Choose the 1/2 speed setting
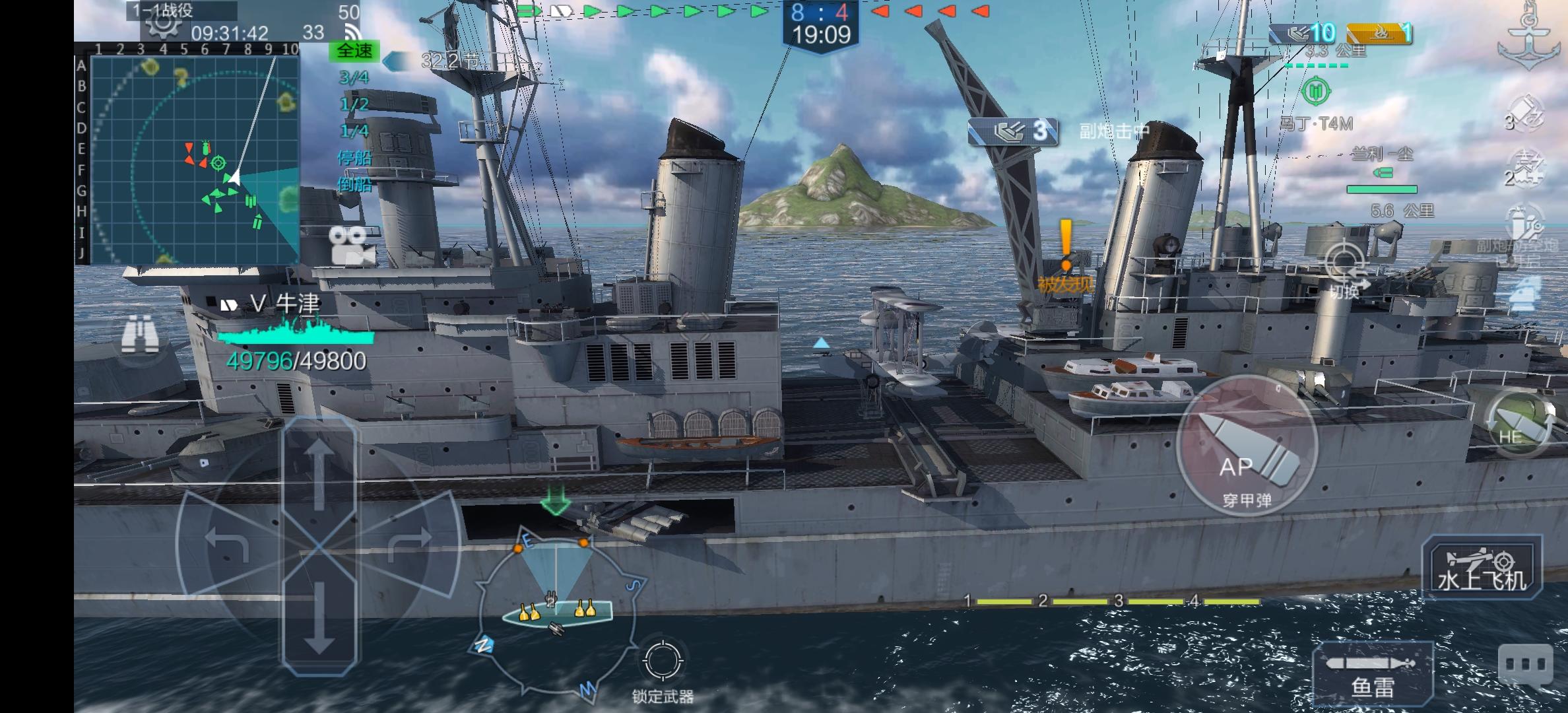 click(354, 104)
